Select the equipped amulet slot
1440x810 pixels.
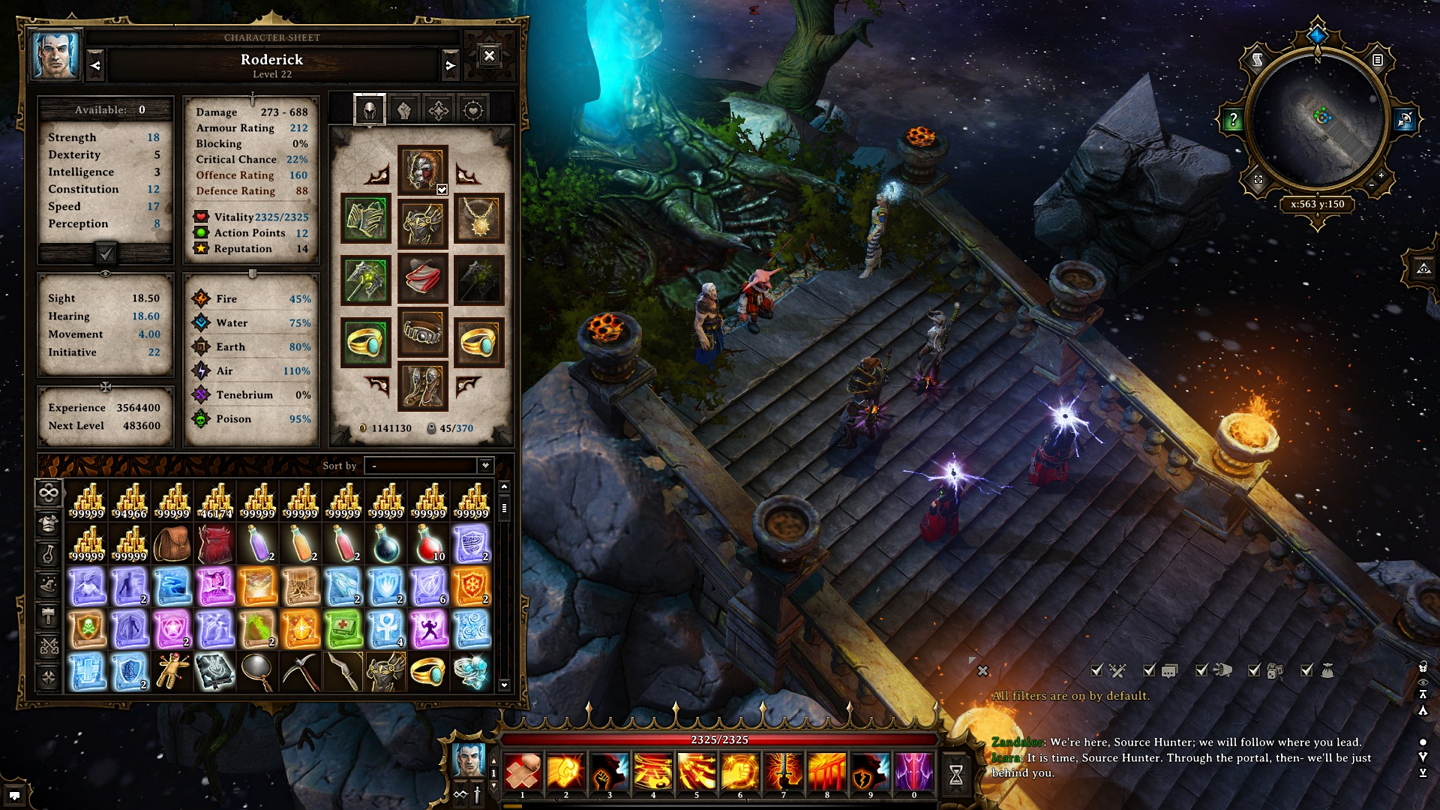pyautogui.click(x=478, y=220)
